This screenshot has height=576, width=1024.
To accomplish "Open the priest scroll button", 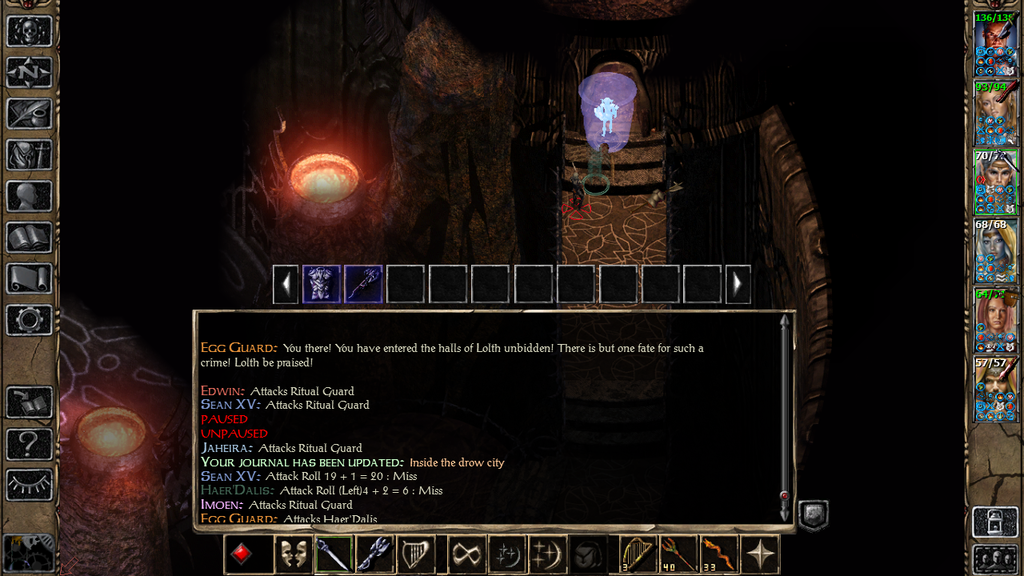I will coord(29,278).
